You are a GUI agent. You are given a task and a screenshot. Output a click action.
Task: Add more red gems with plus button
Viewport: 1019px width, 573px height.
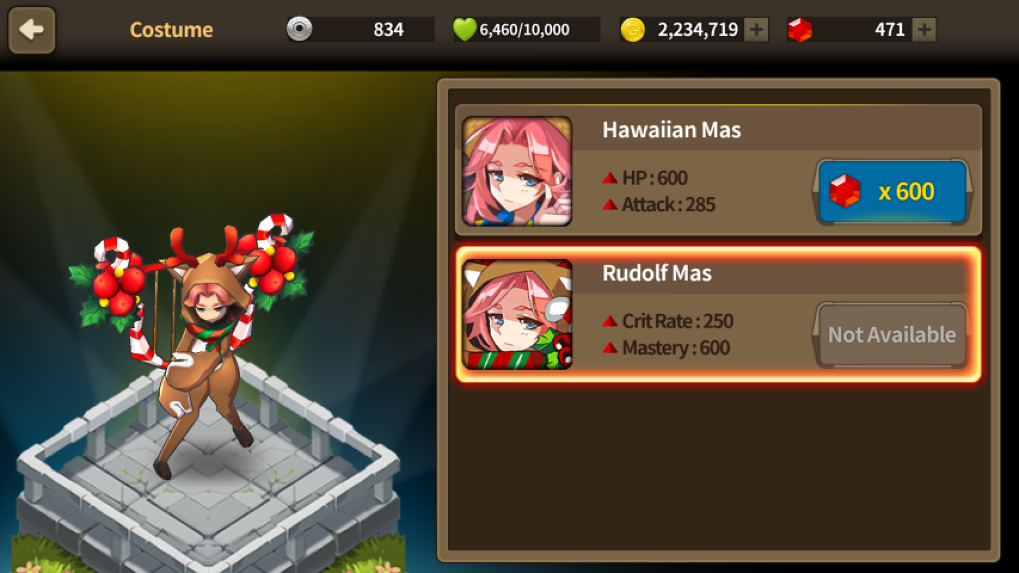925,30
